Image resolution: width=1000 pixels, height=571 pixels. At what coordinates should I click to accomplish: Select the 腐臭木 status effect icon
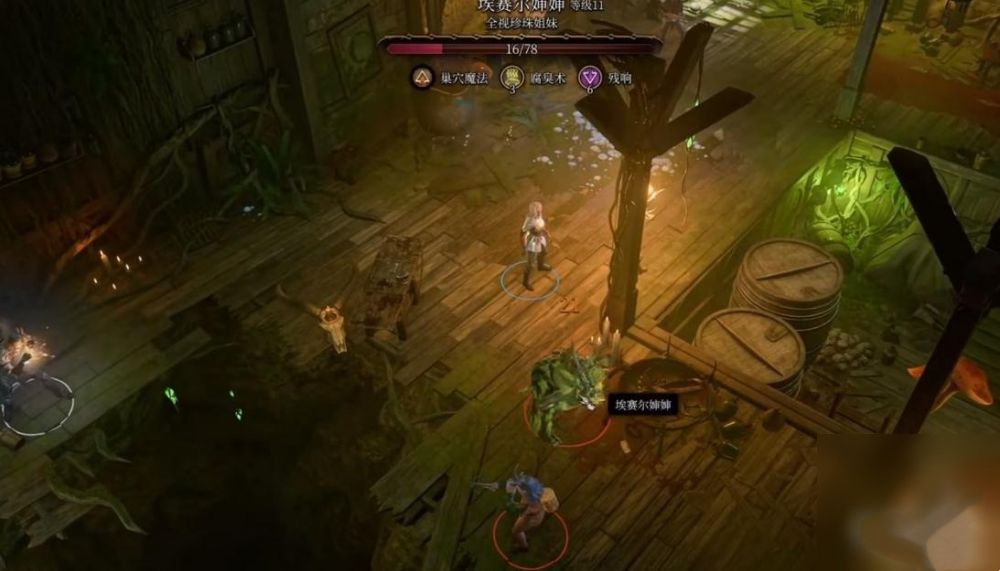coord(512,77)
